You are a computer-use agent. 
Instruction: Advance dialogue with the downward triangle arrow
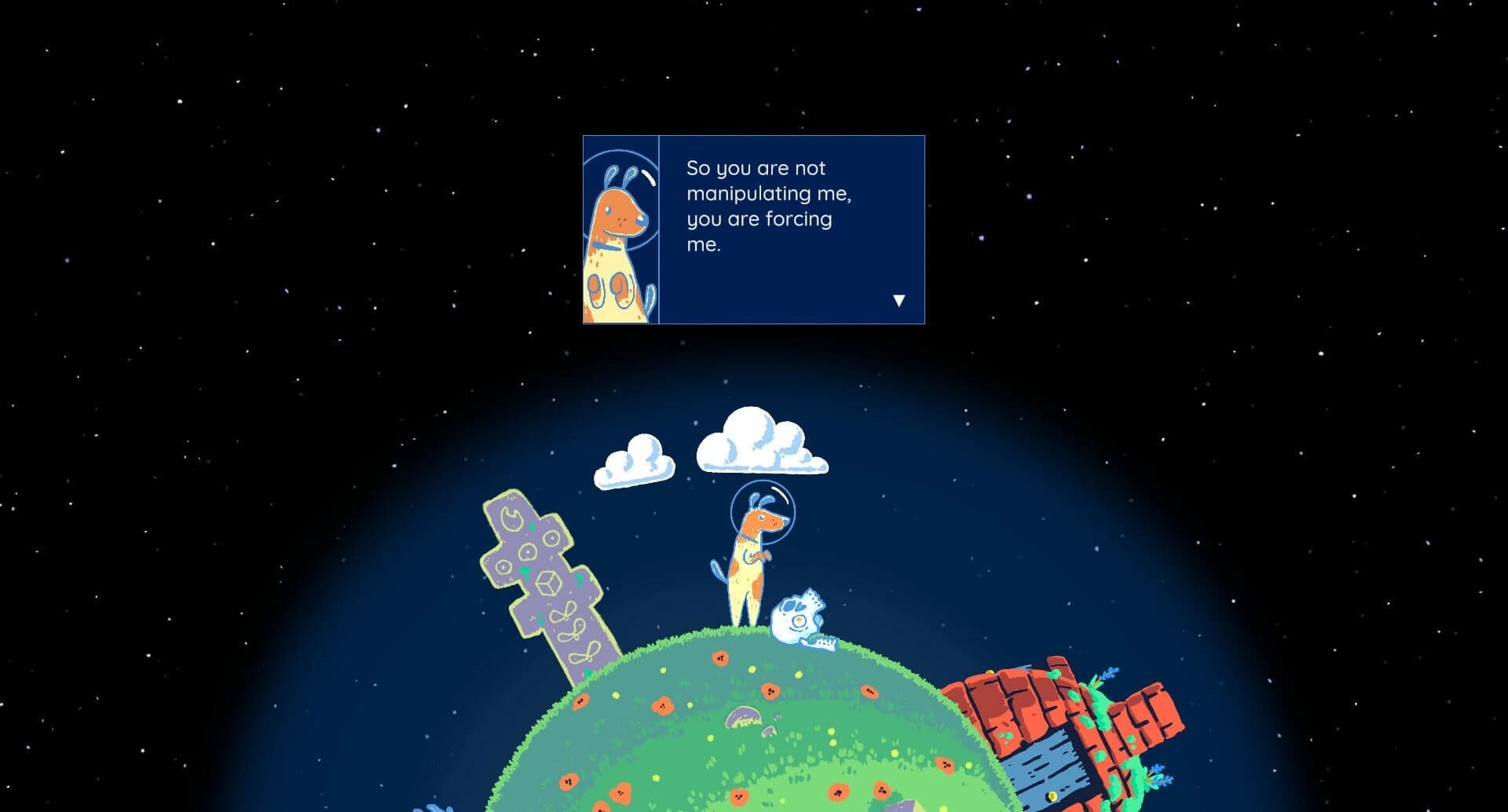899,298
